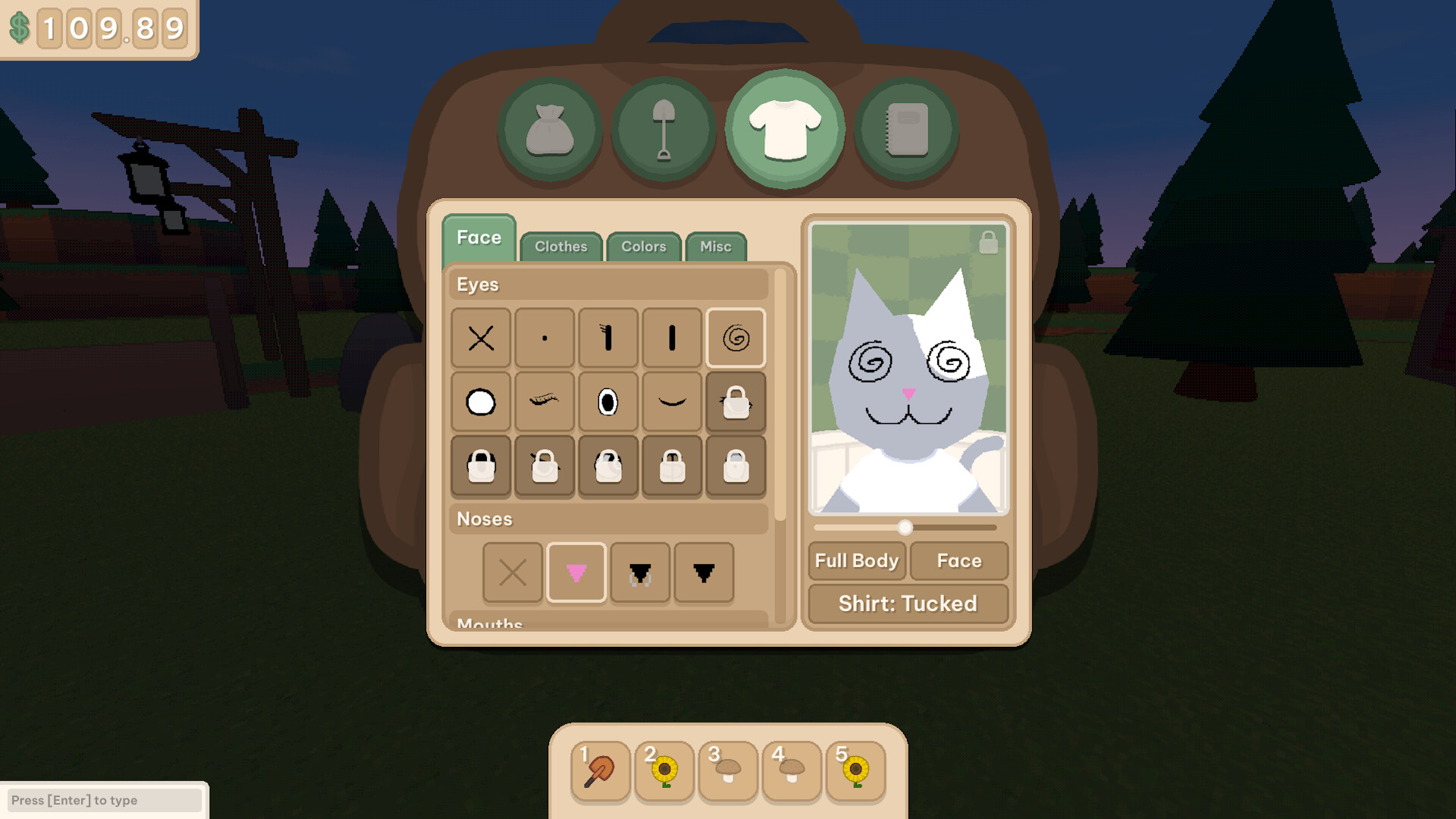The image size is (1456, 819).
Task: Pick the pink triangle nose
Action: 576,574
